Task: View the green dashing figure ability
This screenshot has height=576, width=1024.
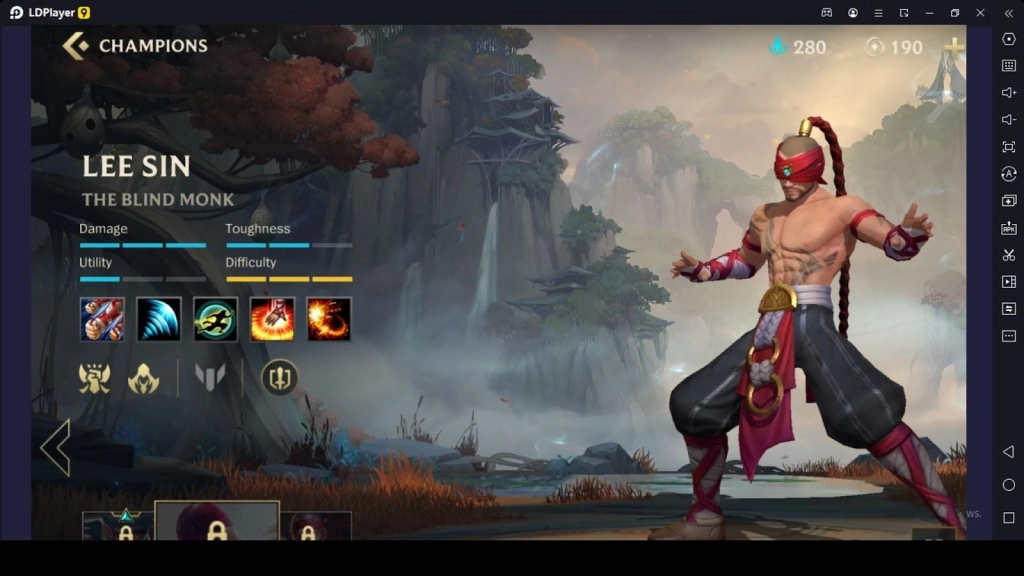Action: pyautogui.click(x=215, y=320)
